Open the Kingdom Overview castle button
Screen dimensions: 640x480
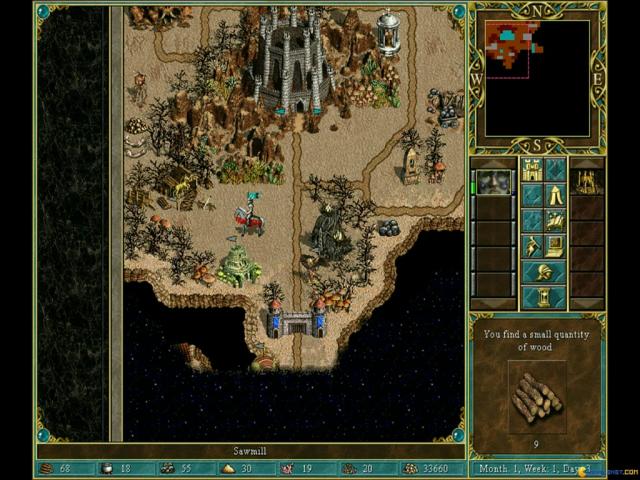pyautogui.click(x=531, y=170)
